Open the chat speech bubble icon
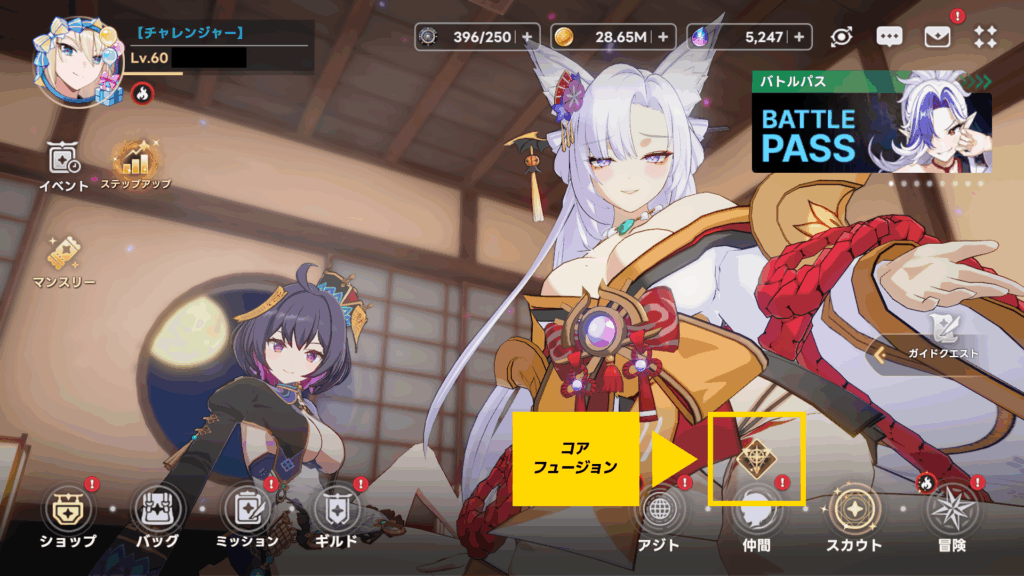1024x576 pixels. coord(889,37)
